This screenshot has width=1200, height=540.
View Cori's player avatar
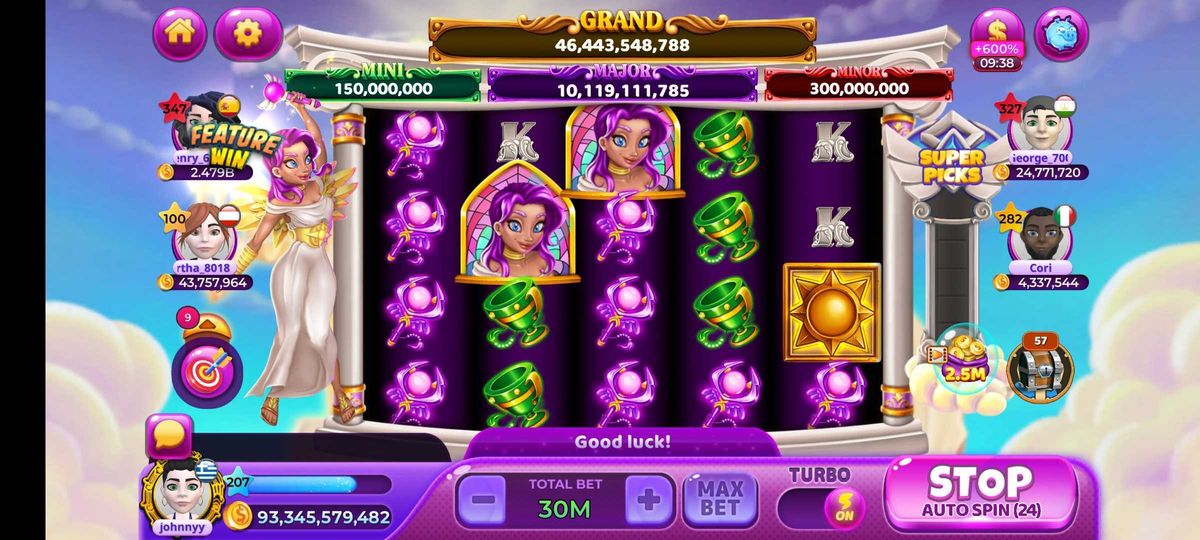(1042, 236)
